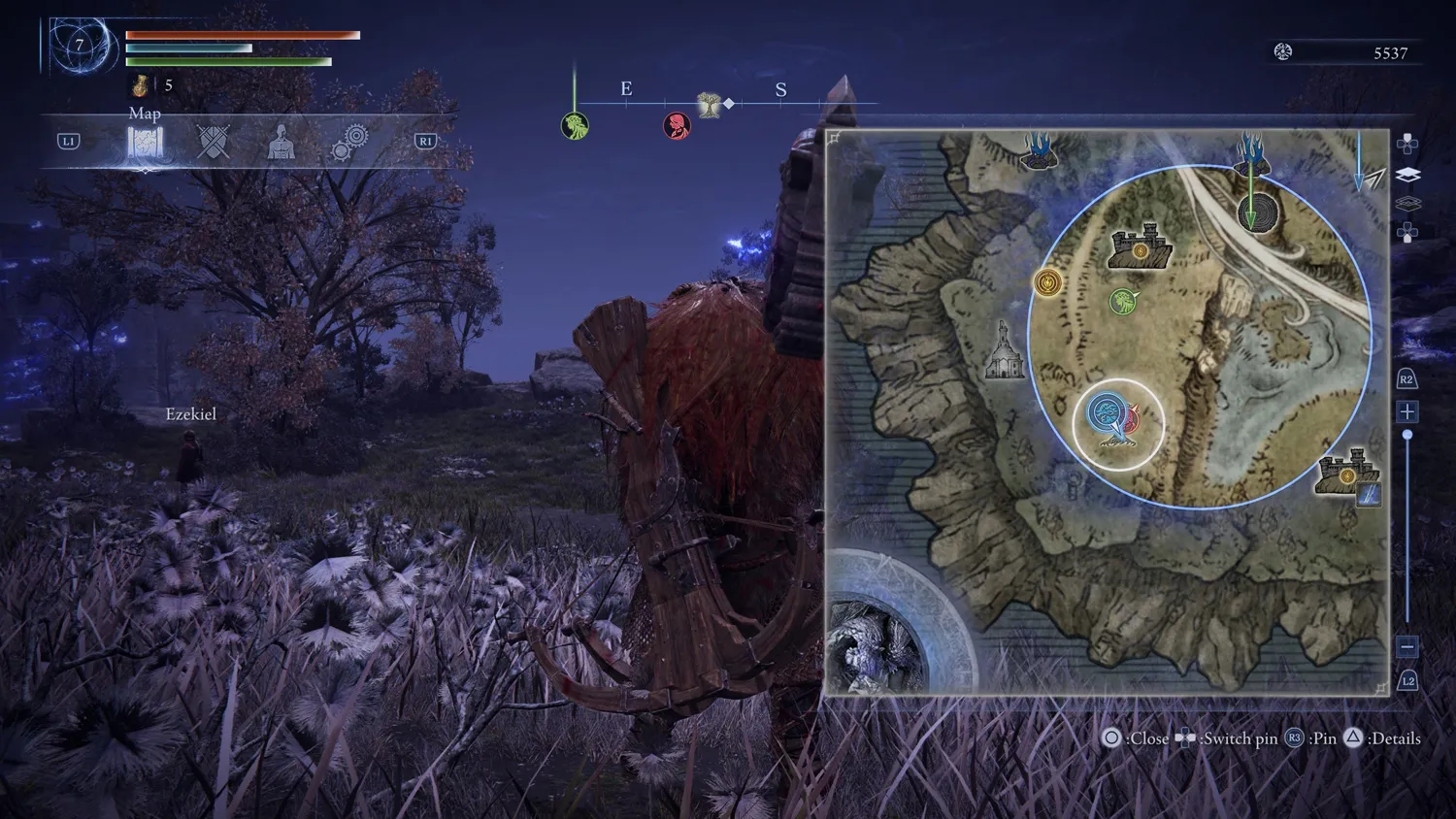1456x819 pixels.
Task: Select the blue player marker on map
Action: [1107, 414]
